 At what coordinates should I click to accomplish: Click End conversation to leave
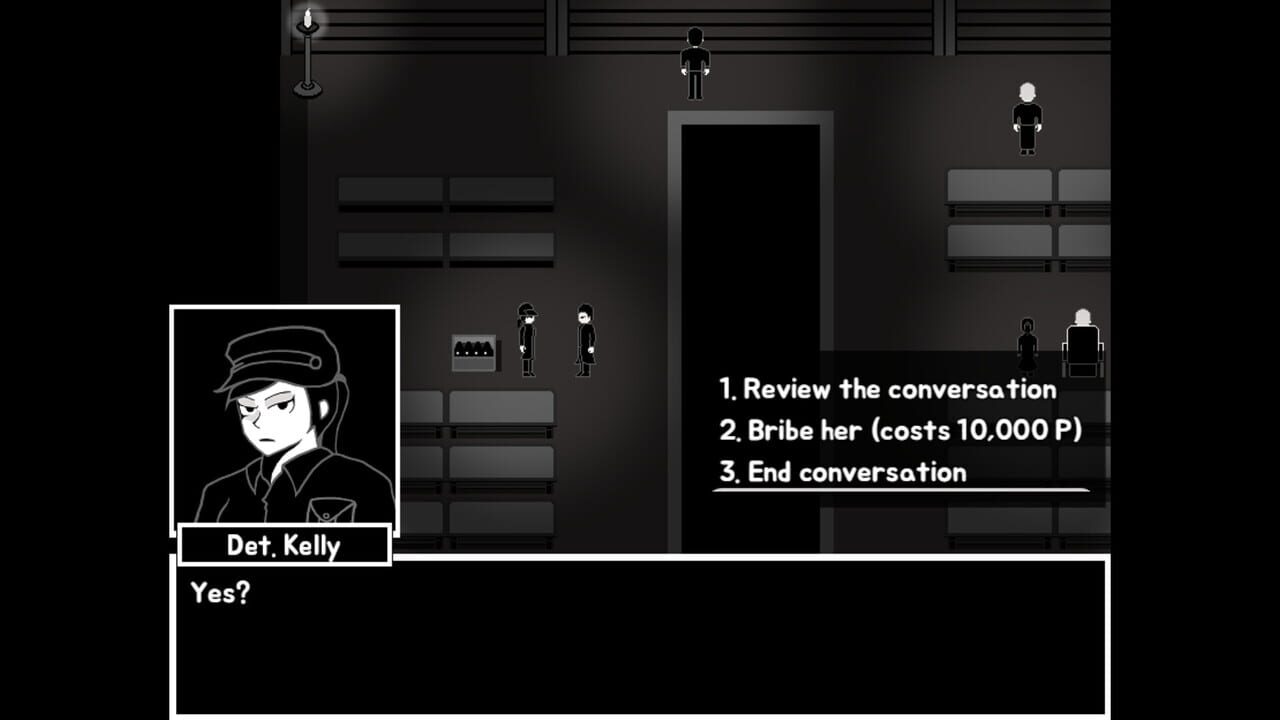(x=842, y=471)
